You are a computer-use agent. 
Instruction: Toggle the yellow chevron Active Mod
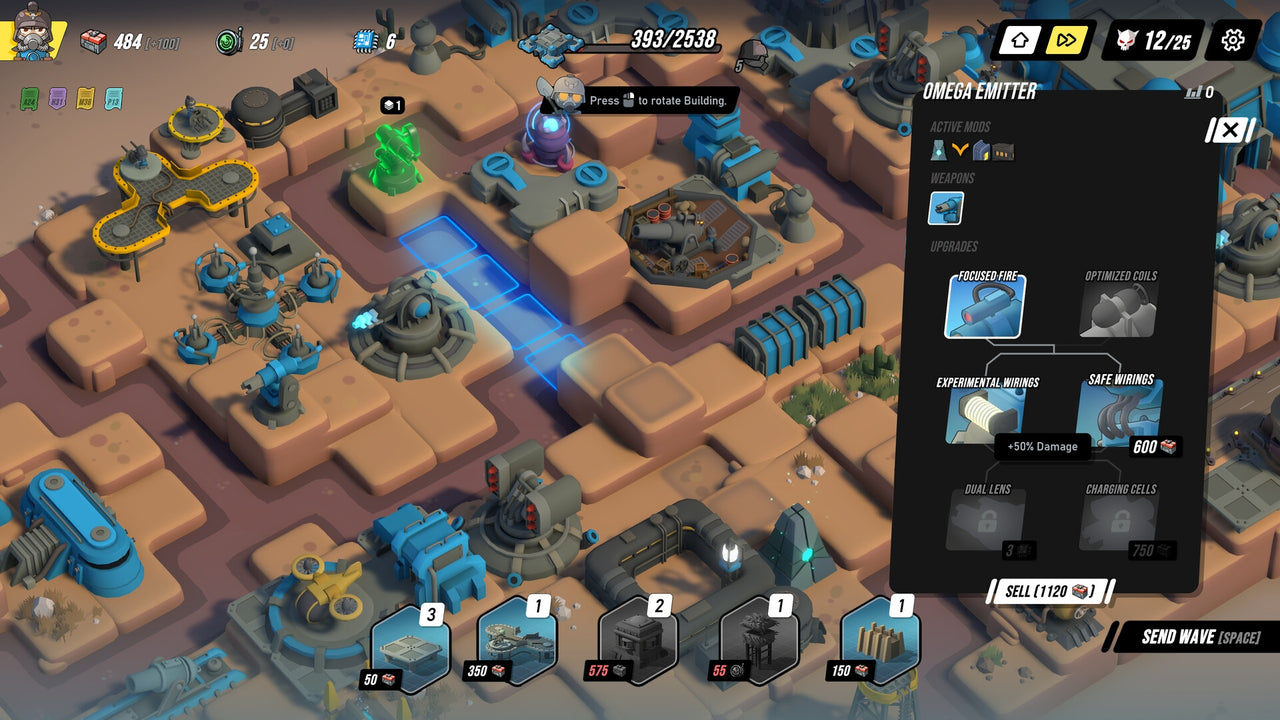point(960,150)
